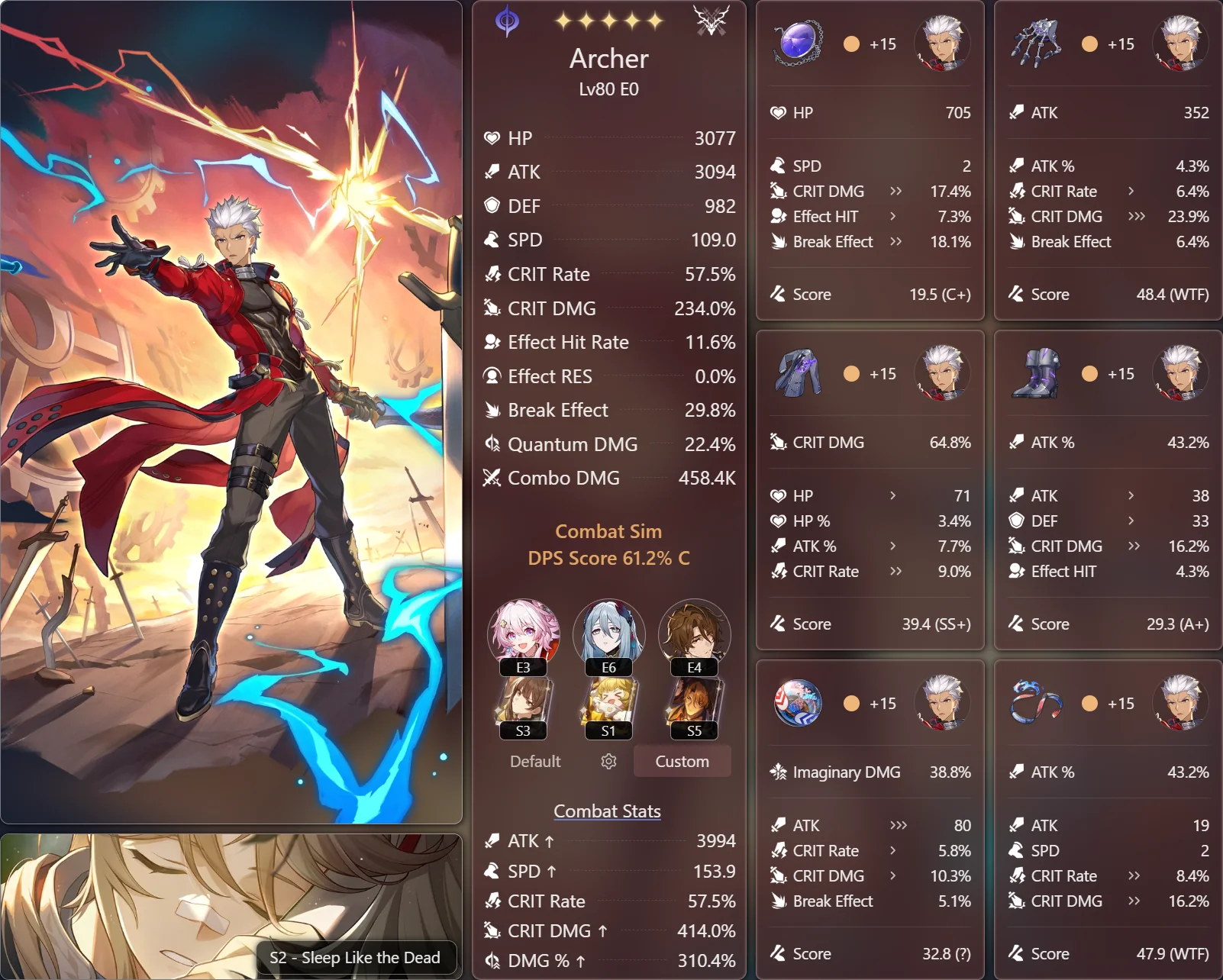Screen dimensions: 1223x980
Task: Select the gloves relic icon on the ATK 352 card
Action: click(1035, 44)
